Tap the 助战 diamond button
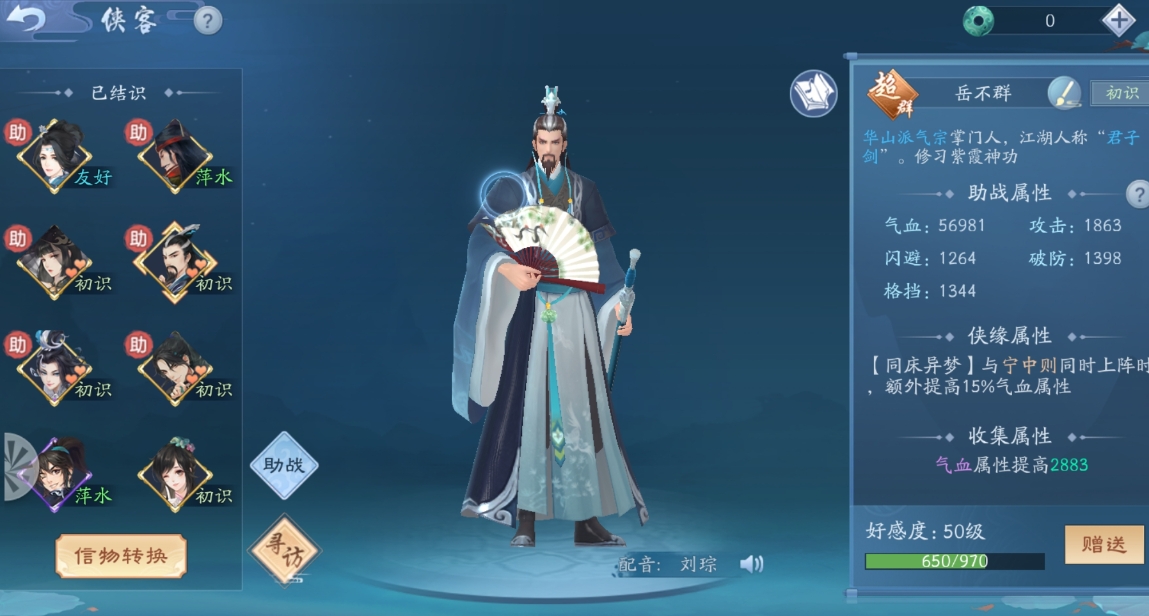The height and width of the screenshot is (616, 1149). [x=283, y=465]
